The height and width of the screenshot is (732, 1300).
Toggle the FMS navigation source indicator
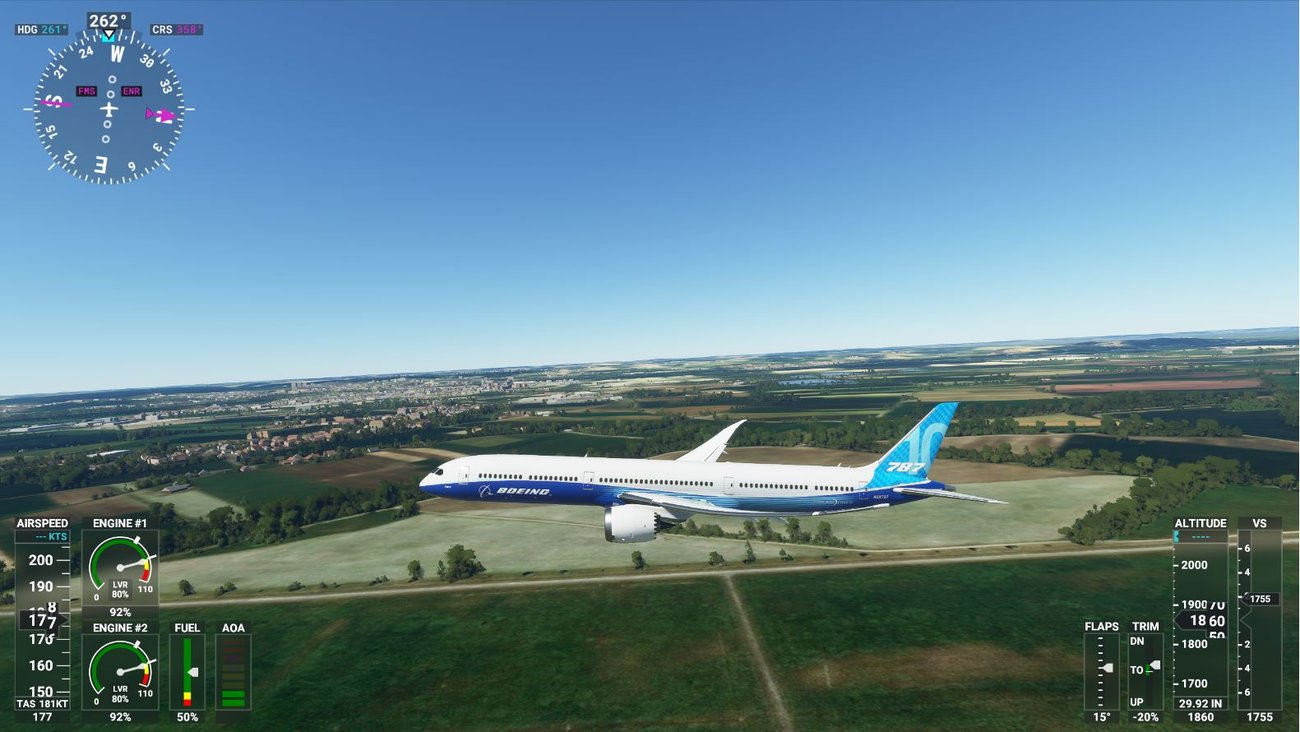point(88,91)
